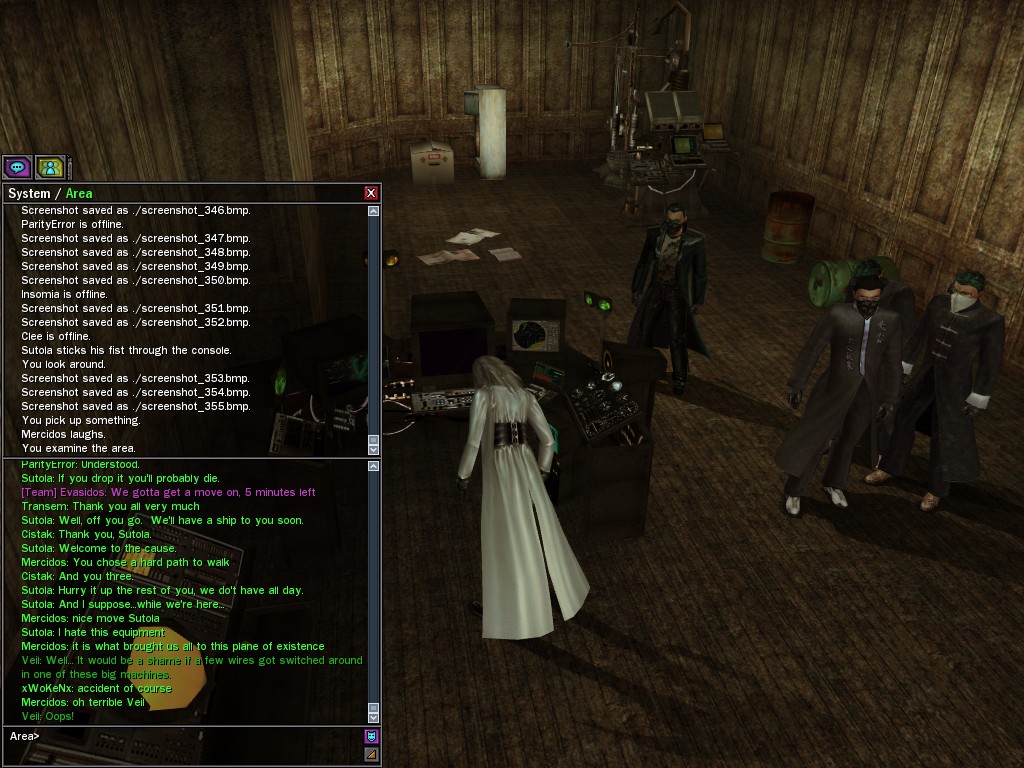Click the area chat scroll-down arrow

374,716
